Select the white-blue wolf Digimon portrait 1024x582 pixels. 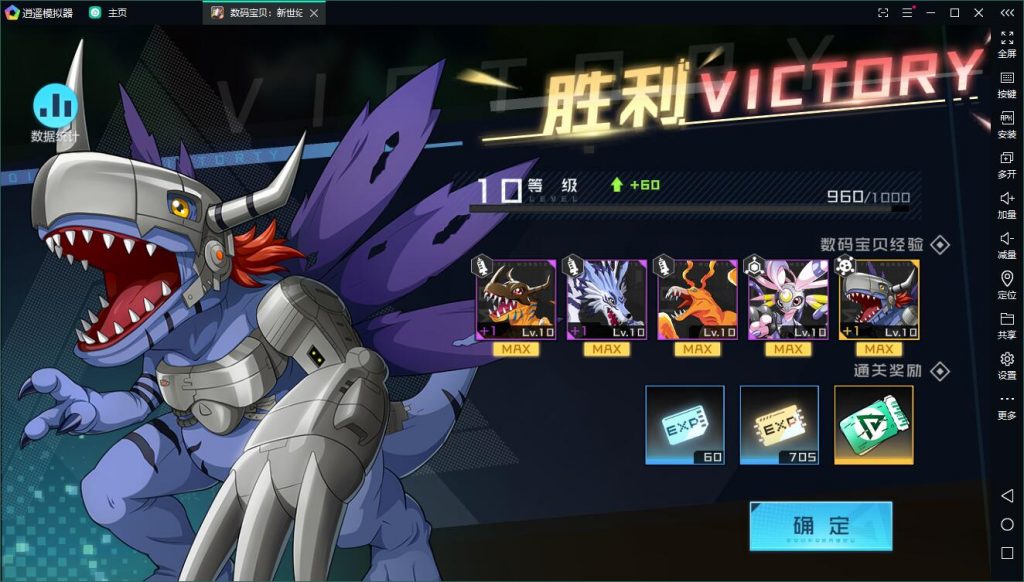(606, 300)
